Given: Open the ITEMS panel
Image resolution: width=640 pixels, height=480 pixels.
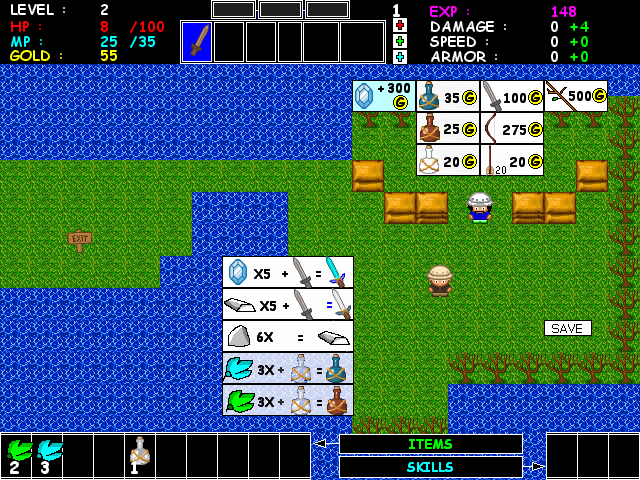Looking at the screenshot, I should pyautogui.click(x=430, y=444).
